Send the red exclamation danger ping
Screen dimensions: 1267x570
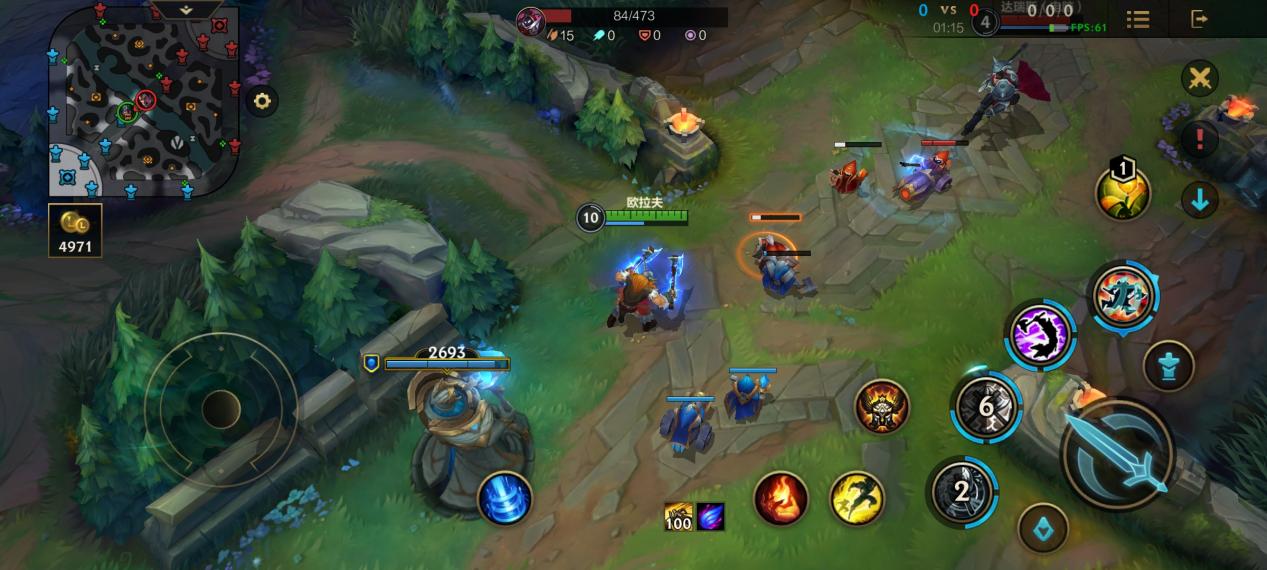[x=1199, y=139]
